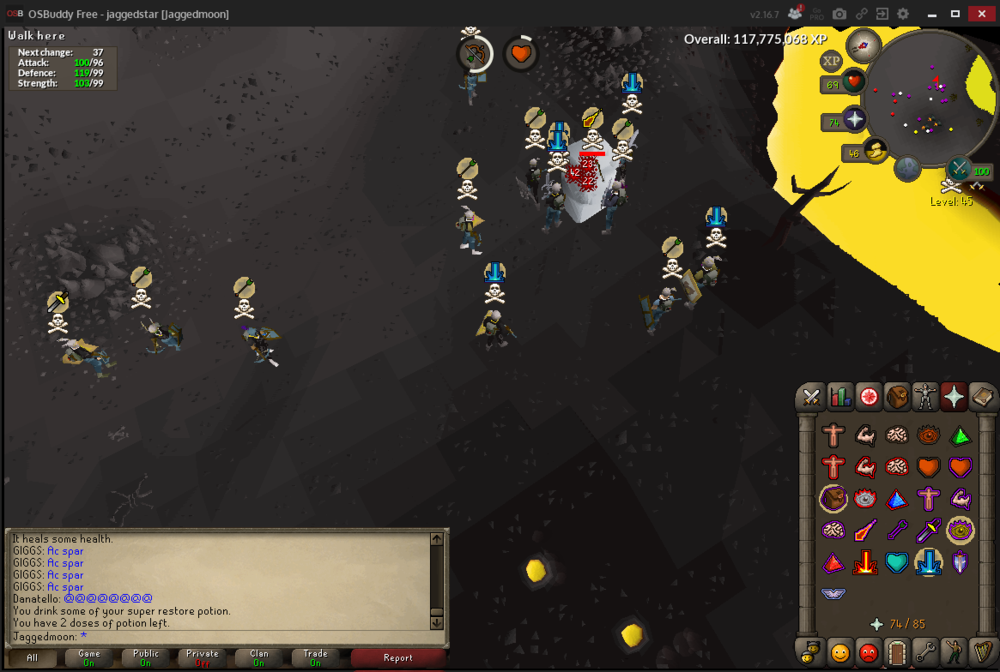
Task: Toggle the Private chat filter
Action: (202, 657)
